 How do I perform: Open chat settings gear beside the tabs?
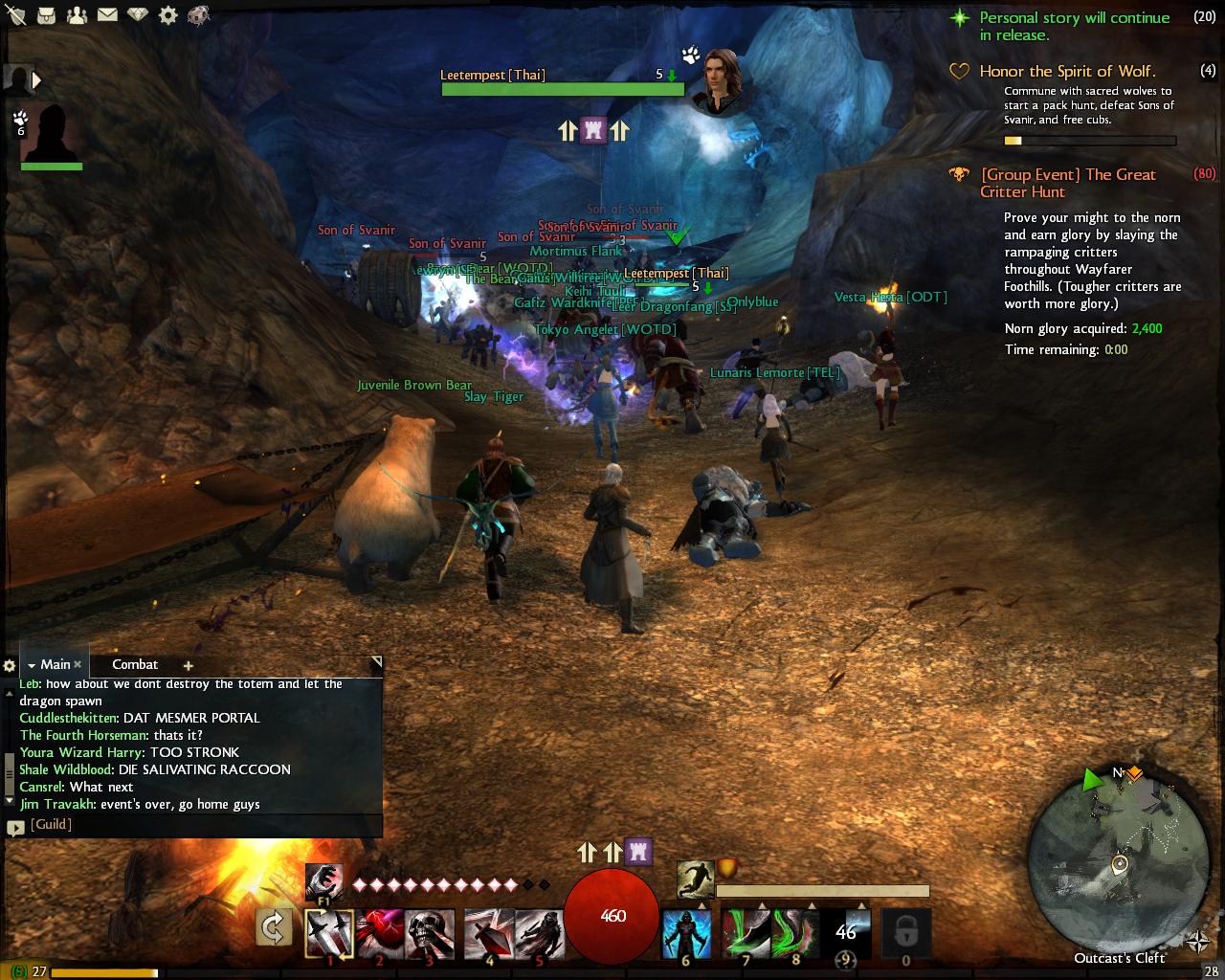(10, 665)
